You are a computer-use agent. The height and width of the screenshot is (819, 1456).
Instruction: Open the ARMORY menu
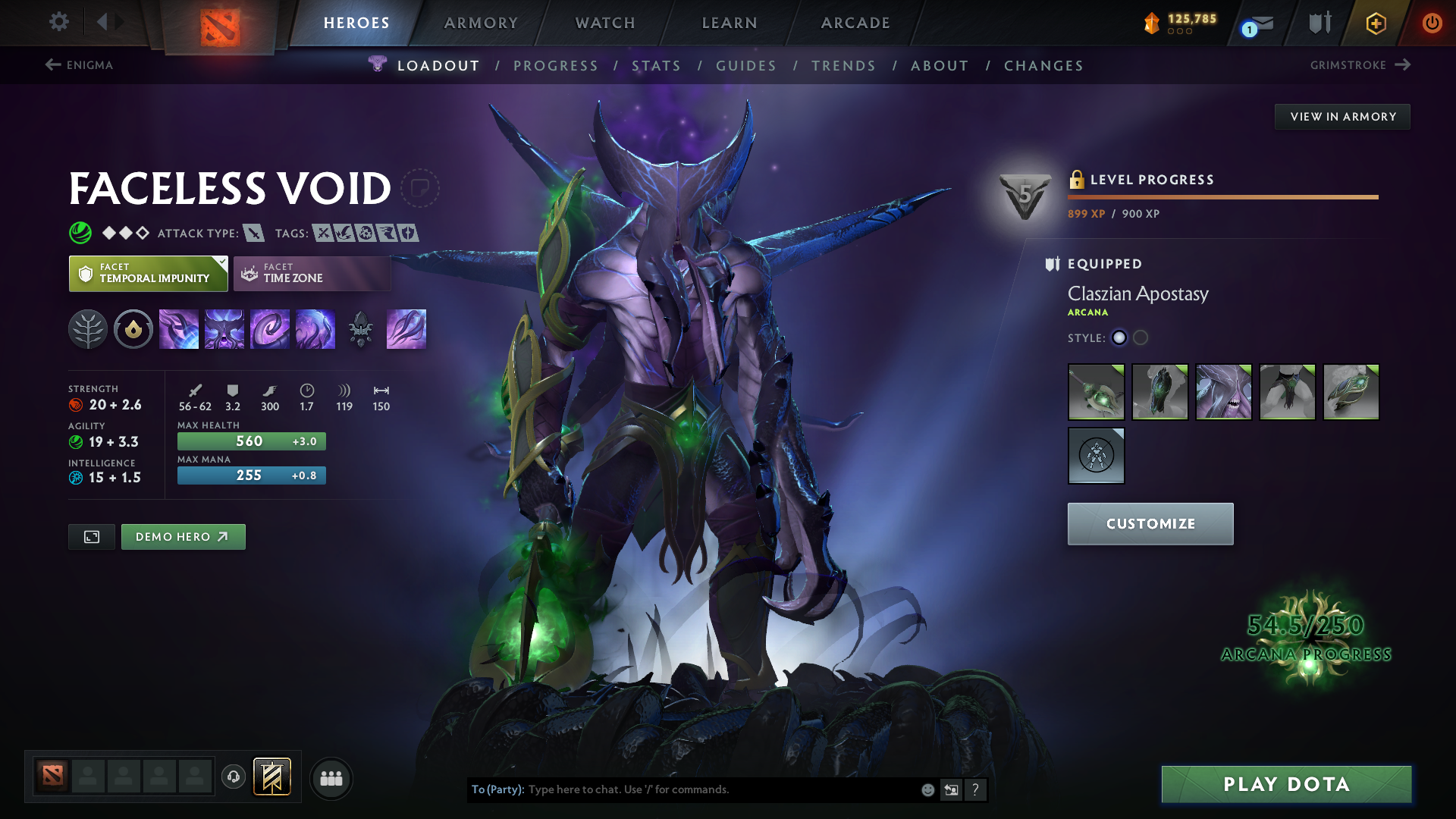point(481,23)
